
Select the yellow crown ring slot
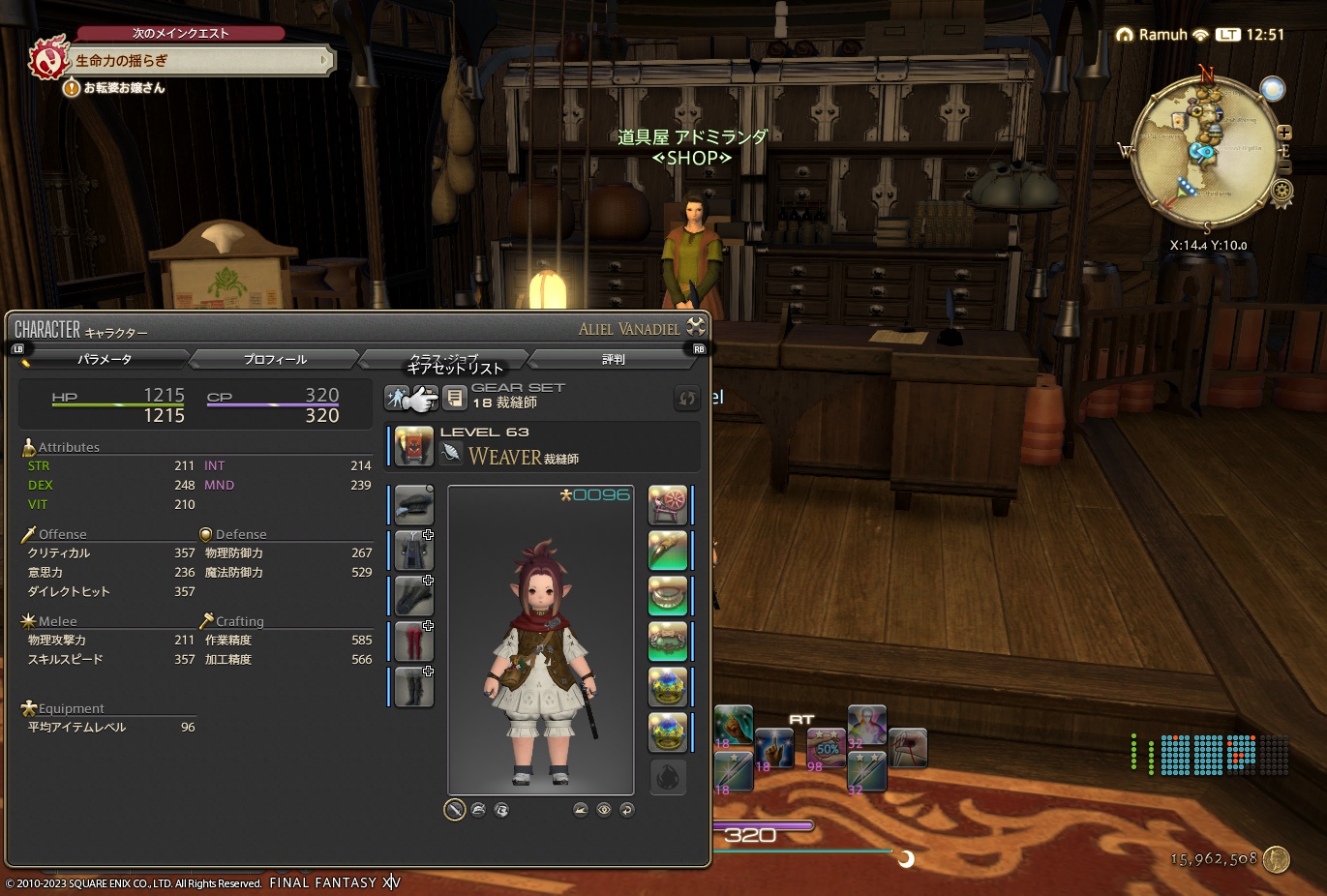point(668,686)
